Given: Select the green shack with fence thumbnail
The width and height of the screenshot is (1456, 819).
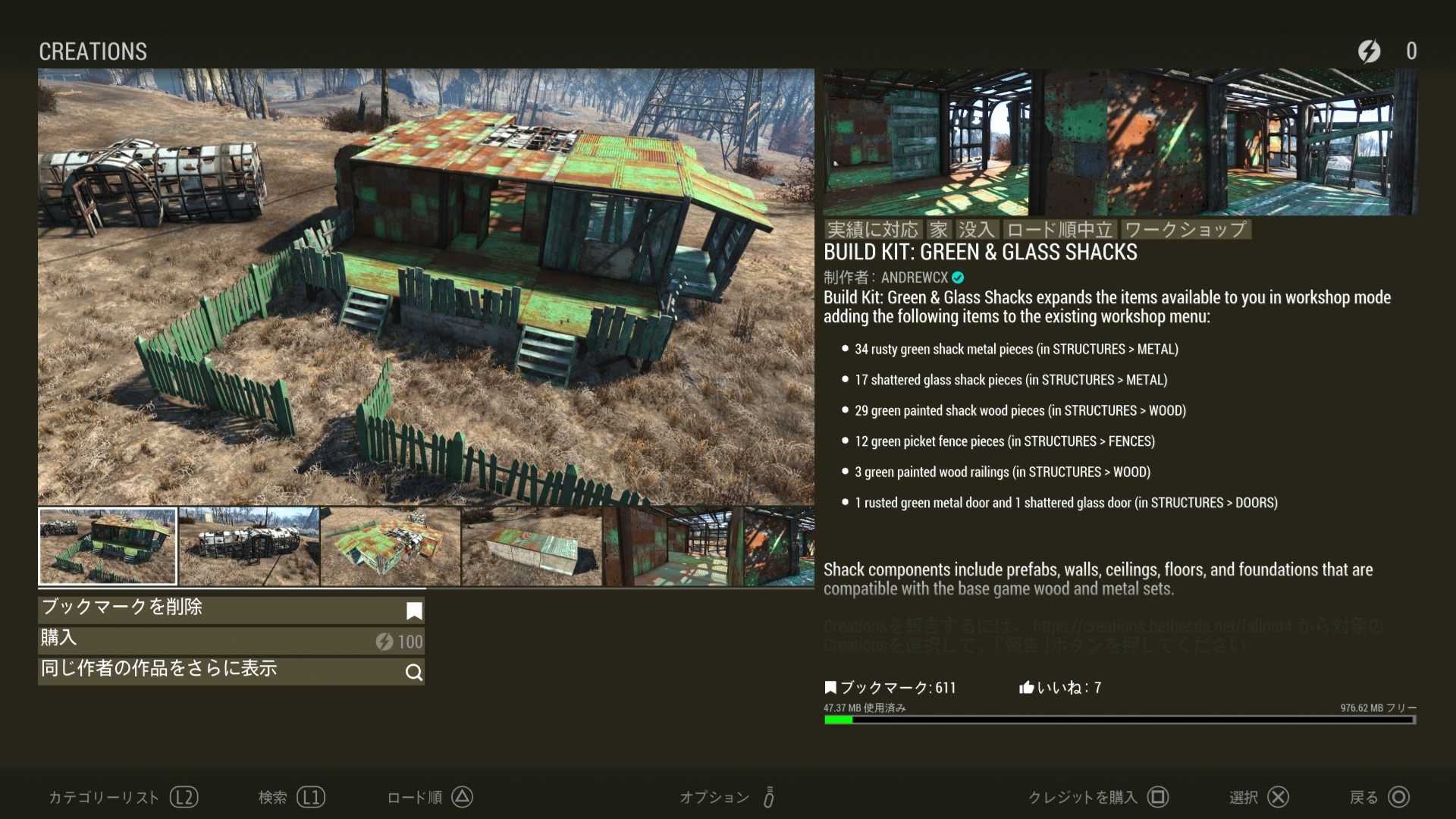Looking at the screenshot, I should point(108,546).
